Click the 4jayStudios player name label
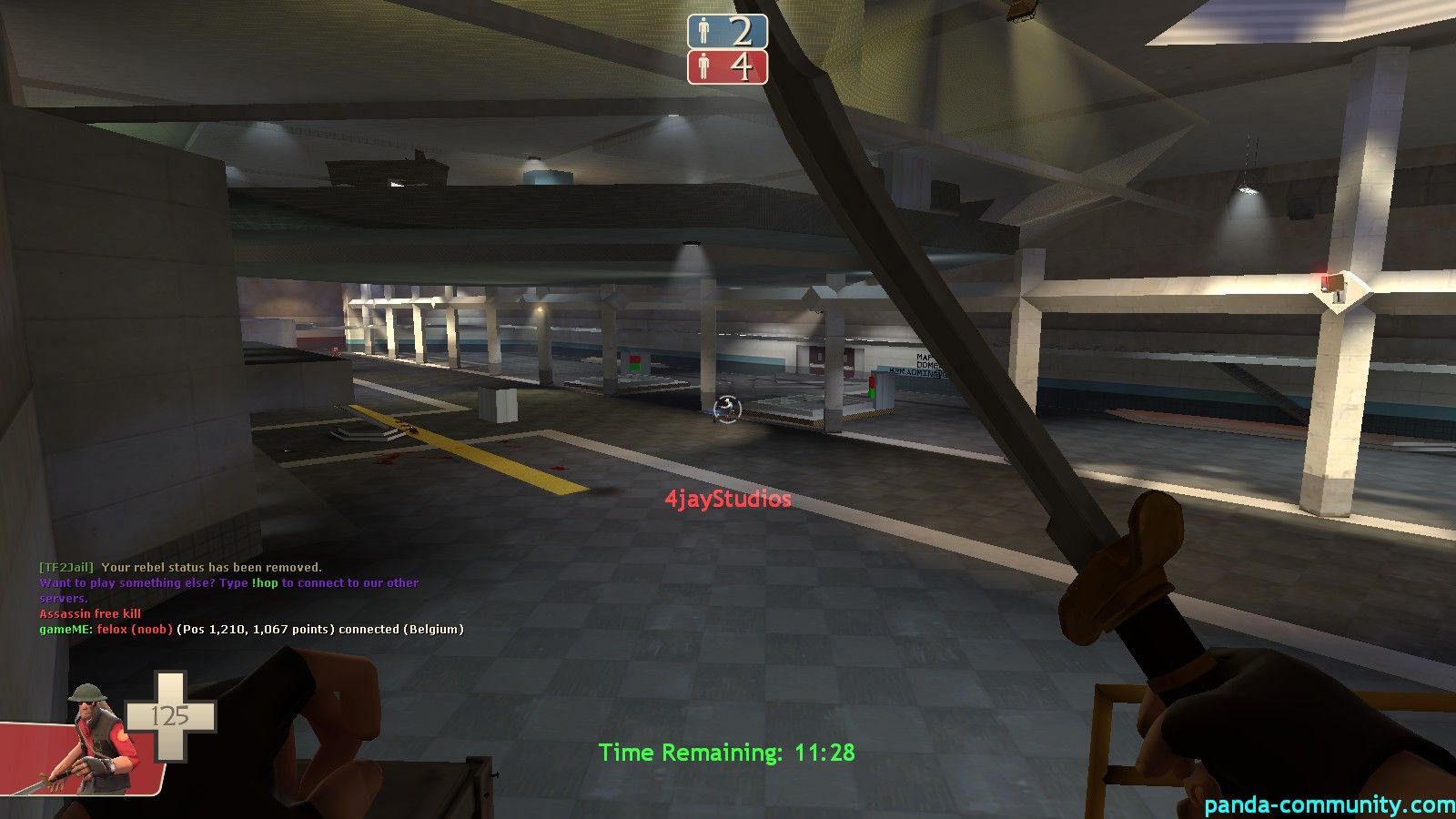1456x819 pixels. pos(727,499)
